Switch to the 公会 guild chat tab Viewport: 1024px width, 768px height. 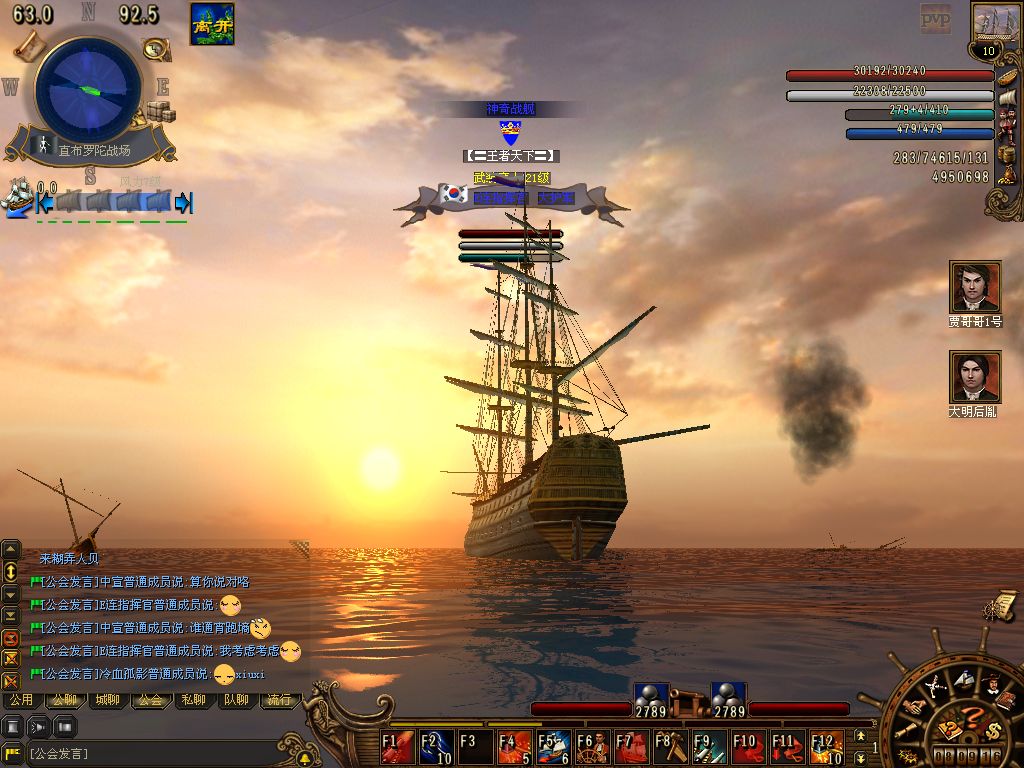pos(151,700)
